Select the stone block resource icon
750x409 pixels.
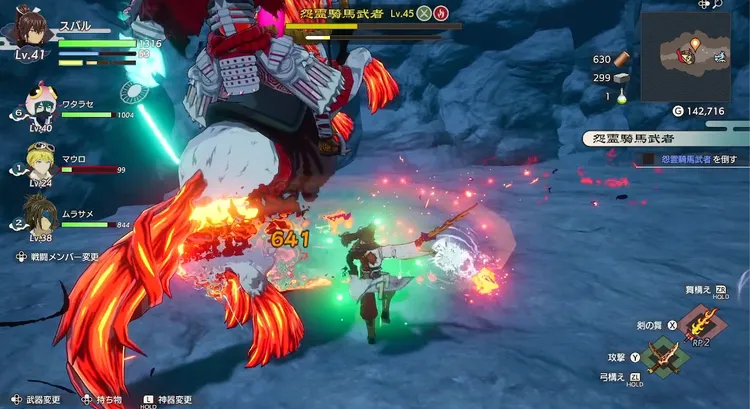click(x=623, y=77)
